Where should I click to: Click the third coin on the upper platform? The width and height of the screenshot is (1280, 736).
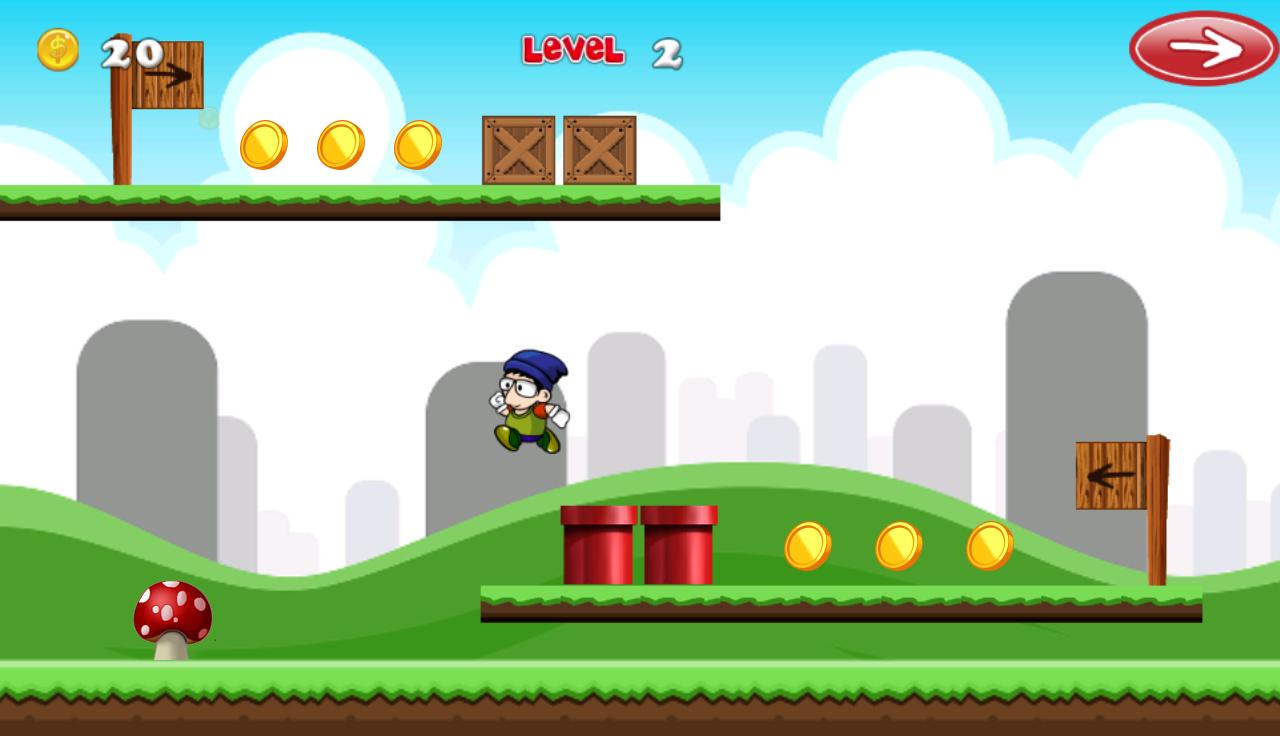(x=418, y=143)
